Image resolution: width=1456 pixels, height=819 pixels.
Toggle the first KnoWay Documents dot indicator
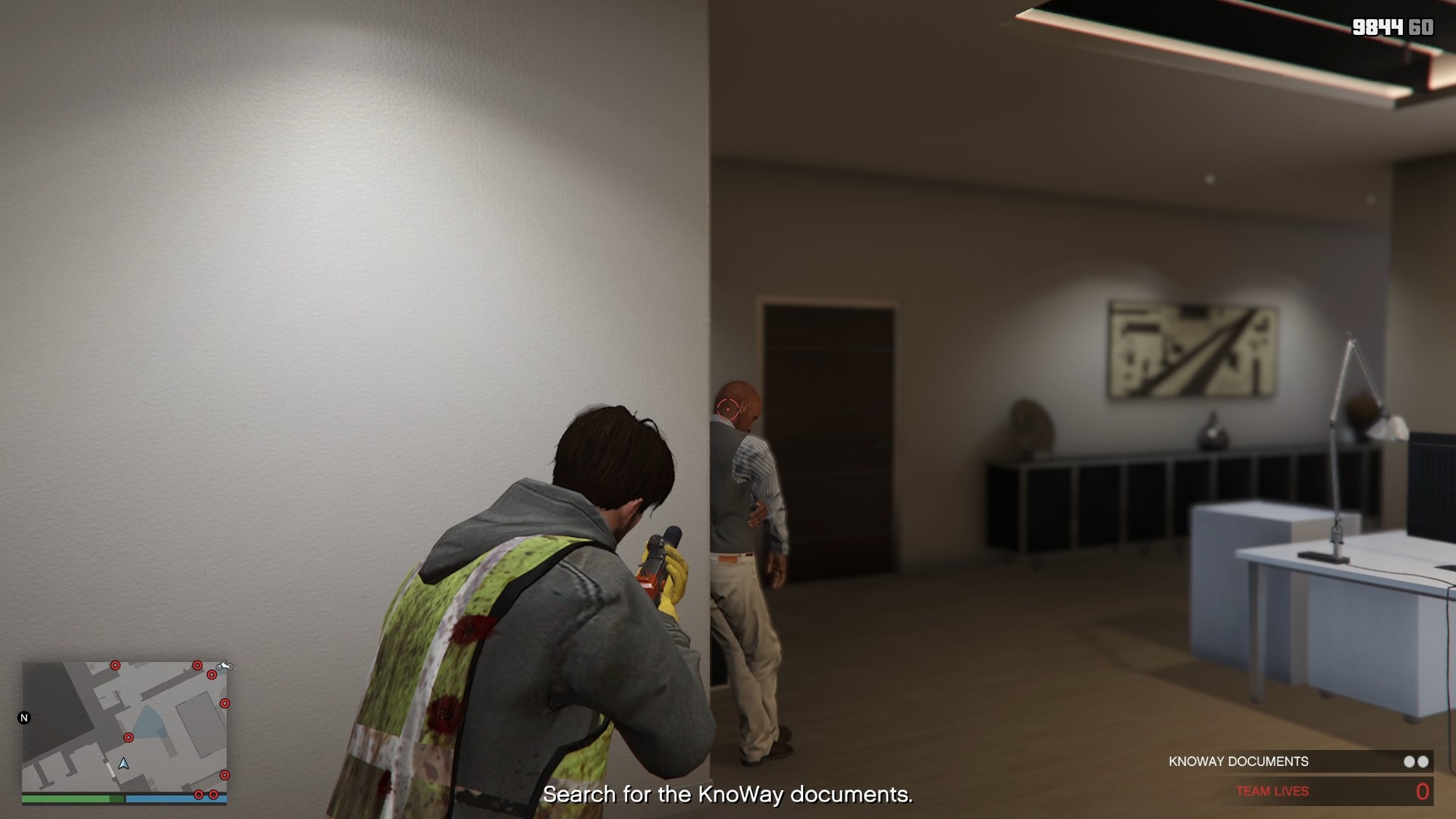(1409, 761)
